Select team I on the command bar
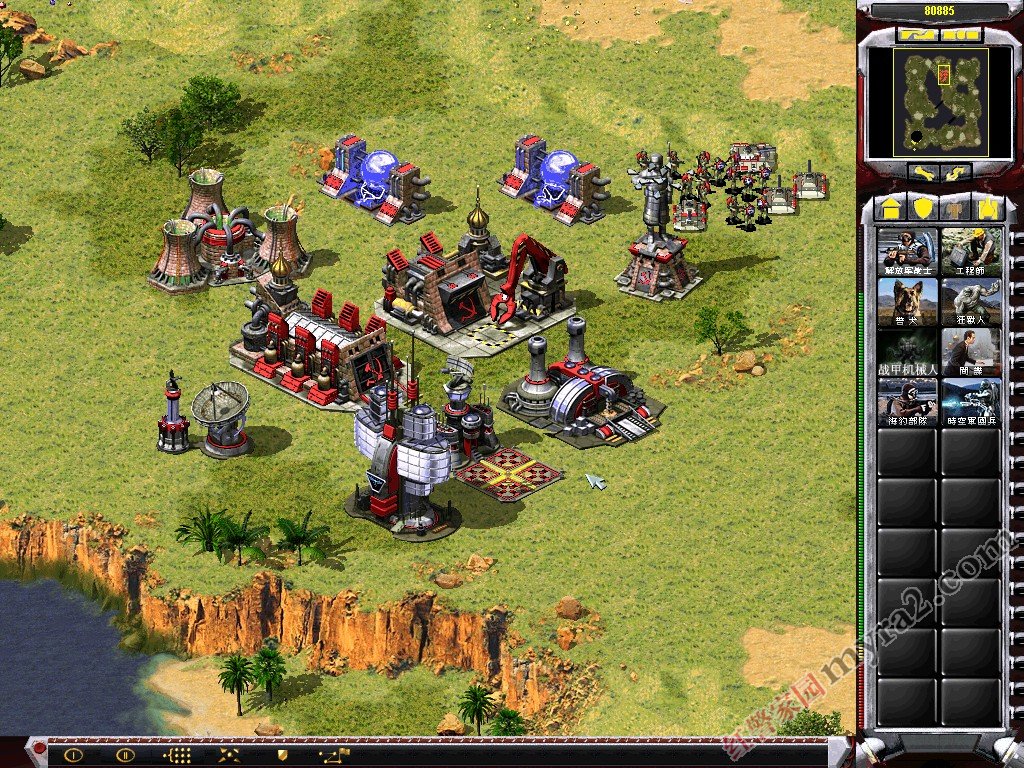 73,755
